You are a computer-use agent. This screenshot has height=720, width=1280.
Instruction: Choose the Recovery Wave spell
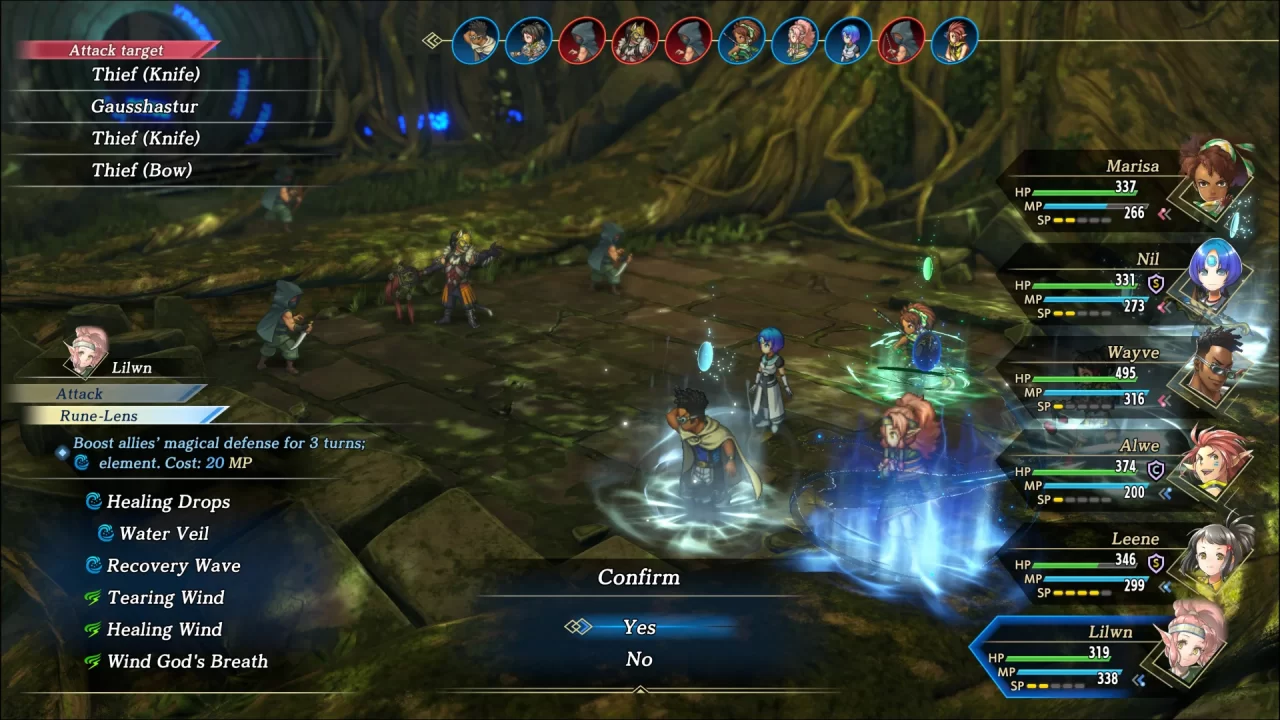(173, 566)
